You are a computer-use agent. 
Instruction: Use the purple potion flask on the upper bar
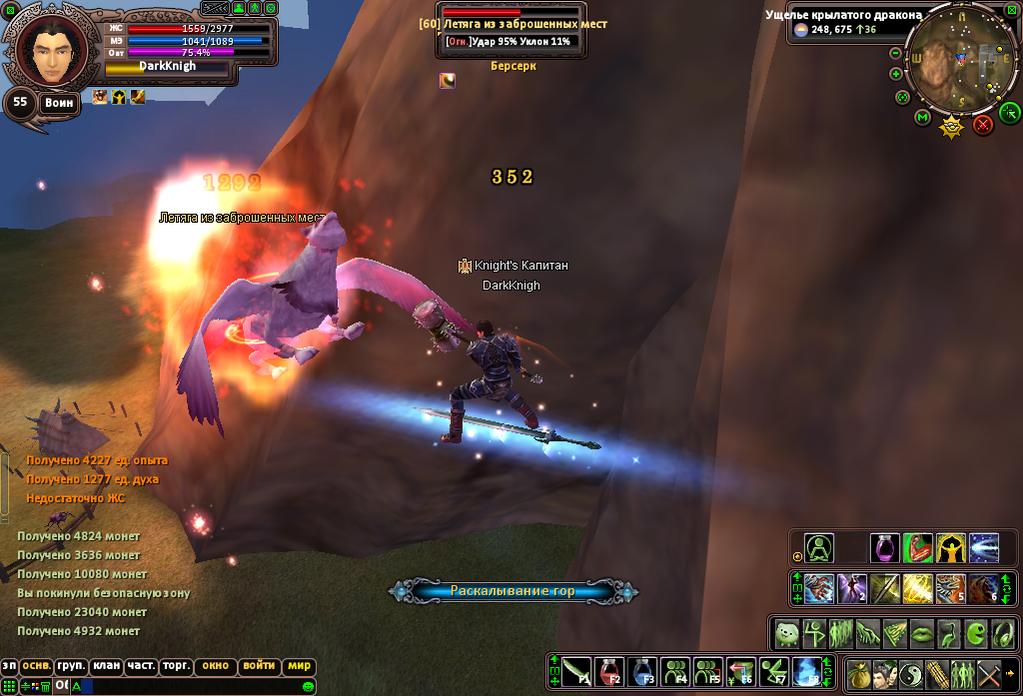[885, 548]
